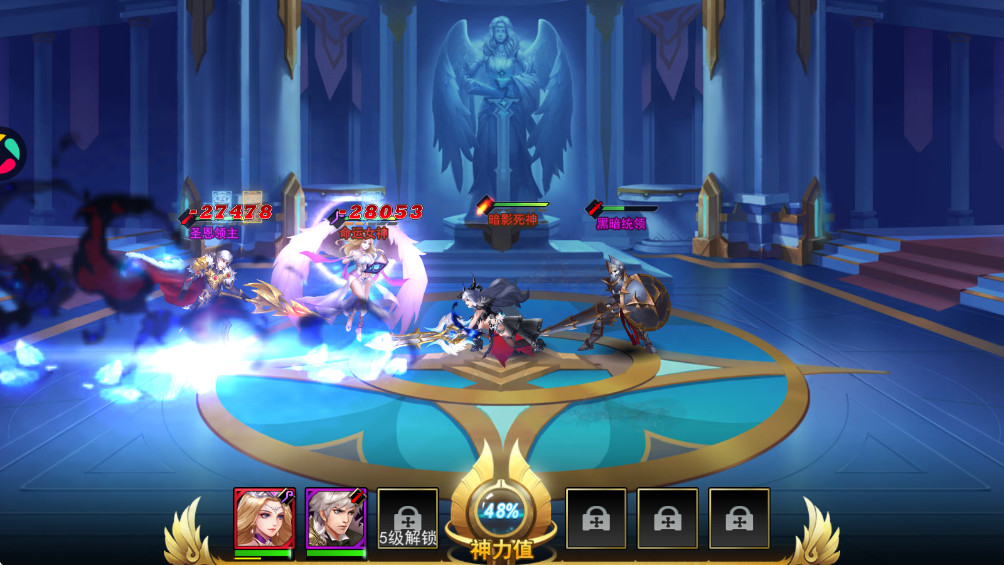Select the blonde heroine skill portrait
The width and height of the screenshot is (1004, 565).
[263, 518]
